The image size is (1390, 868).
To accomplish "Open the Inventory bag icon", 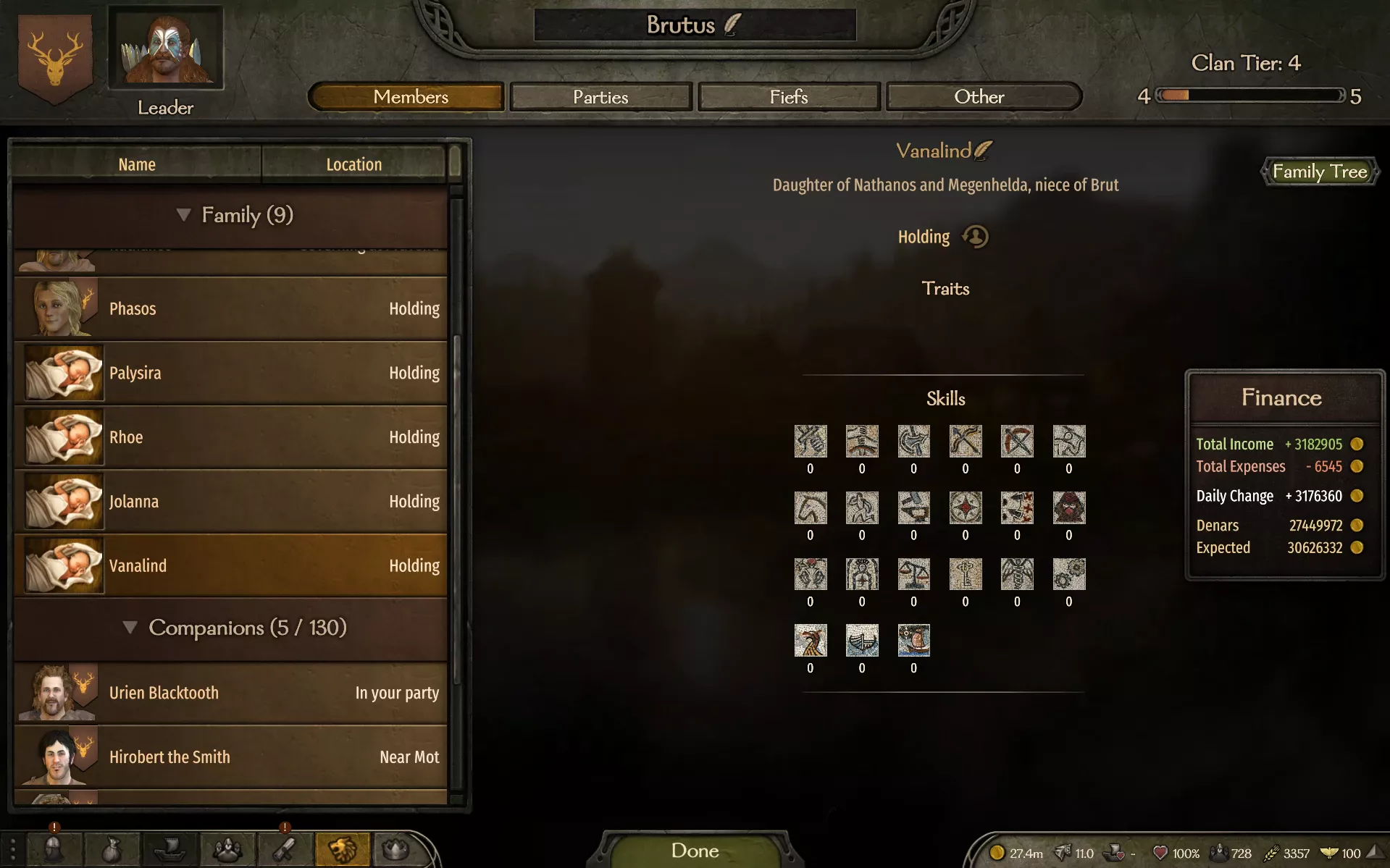I will (112, 849).
